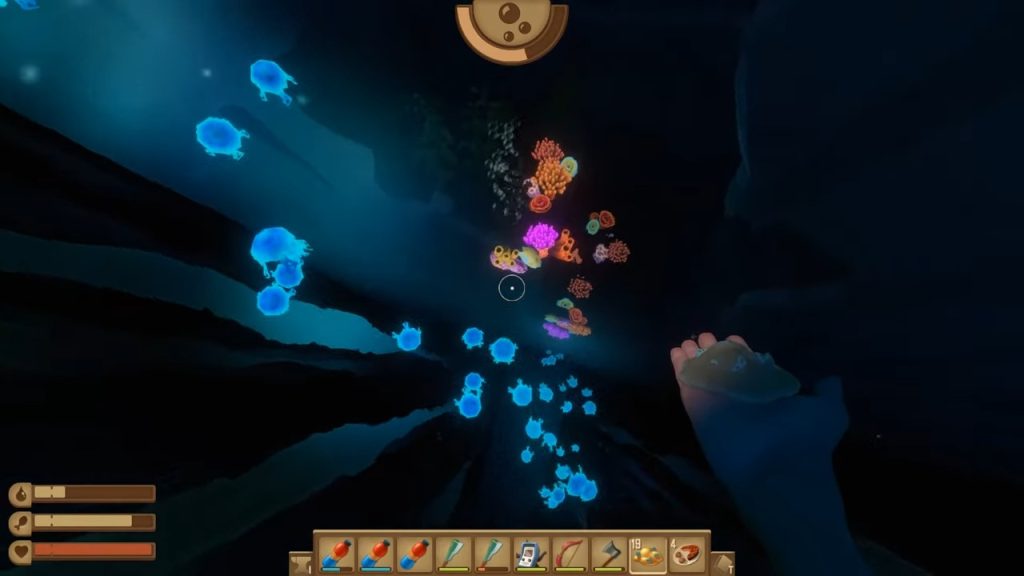The height and width of the screenshot is (576, 1024).
Task: Equip the red bow from the hotbar
Action: [570, 553]
